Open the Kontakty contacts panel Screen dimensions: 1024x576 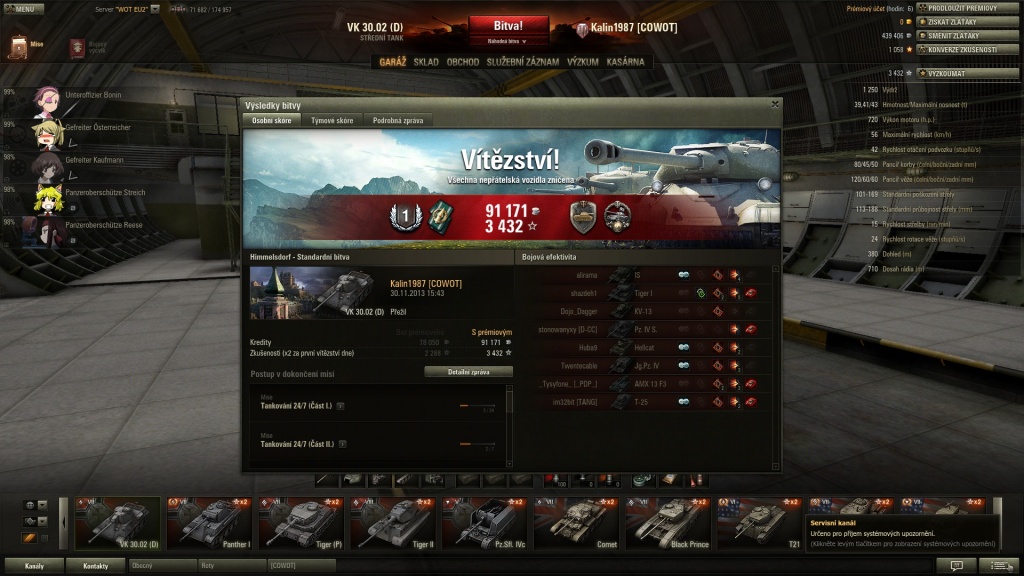click(96, 566)
